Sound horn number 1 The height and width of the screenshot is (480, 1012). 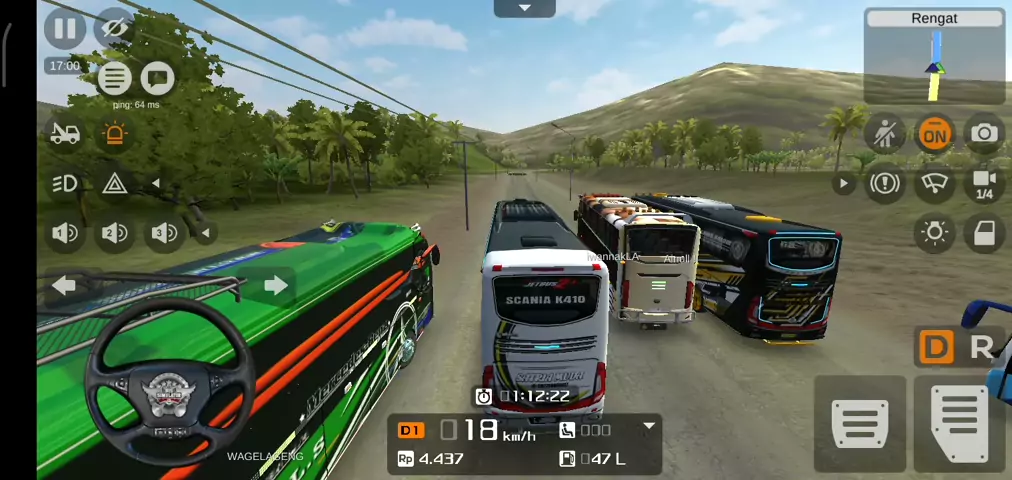(65, 233)
